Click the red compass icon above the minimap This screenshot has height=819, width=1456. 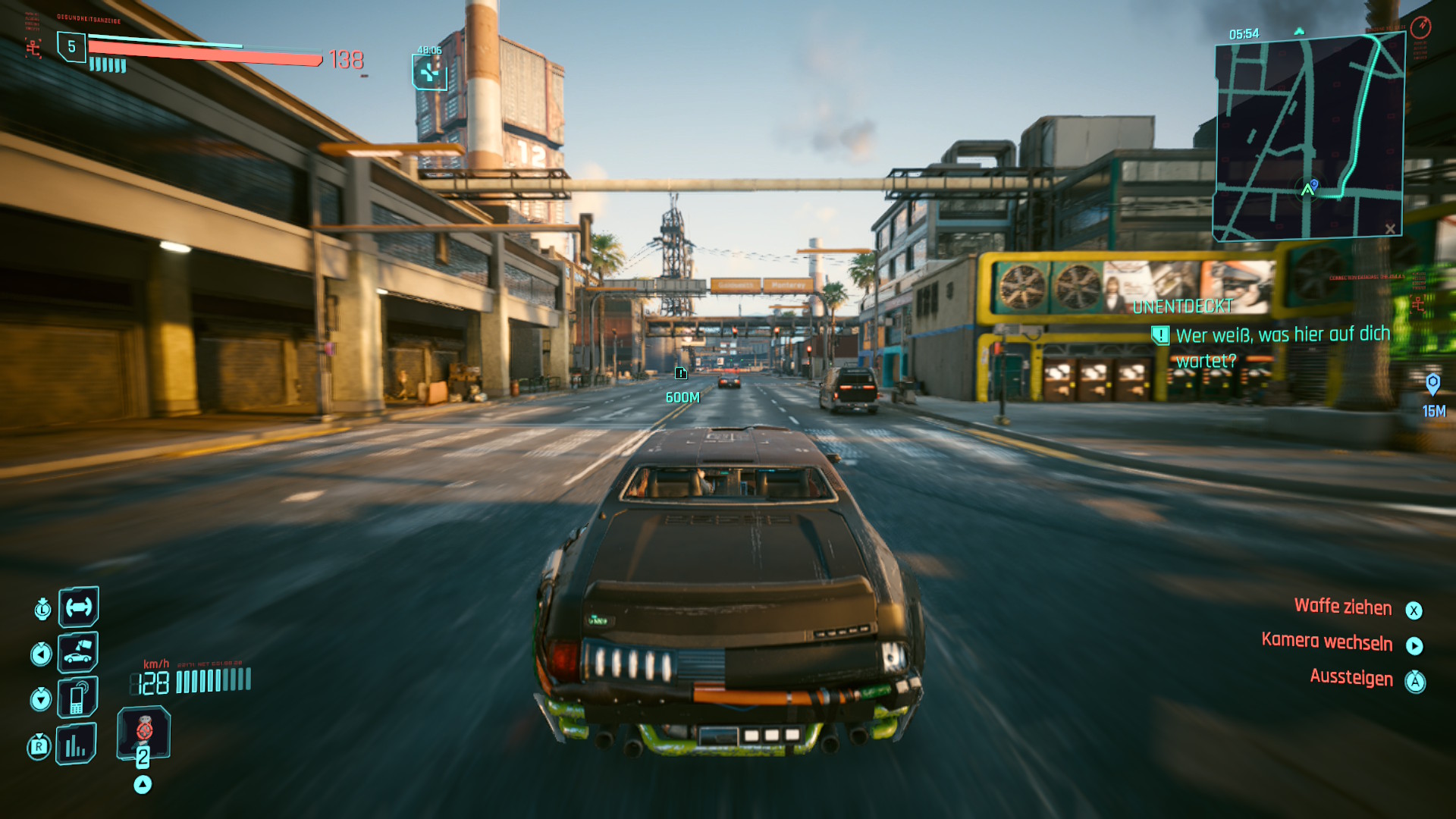[1420, 28]
